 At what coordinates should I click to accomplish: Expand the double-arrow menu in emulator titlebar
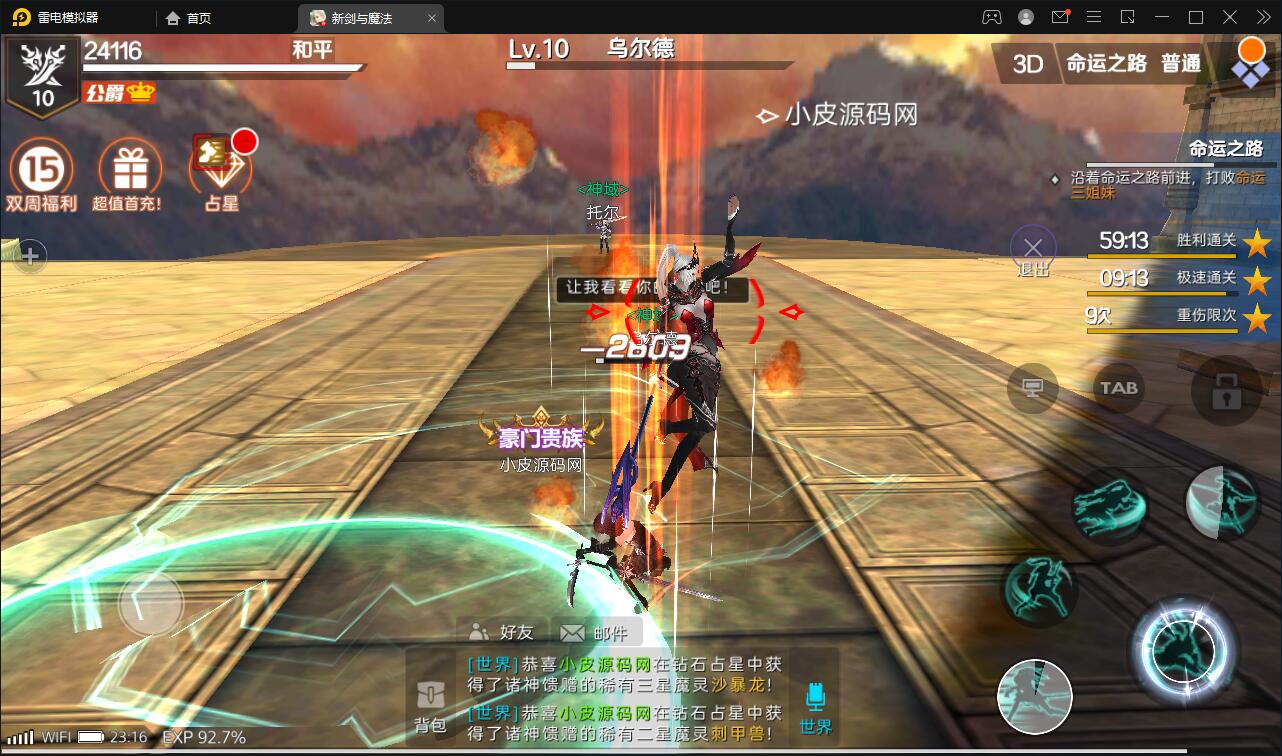(x=1262, y=17)
